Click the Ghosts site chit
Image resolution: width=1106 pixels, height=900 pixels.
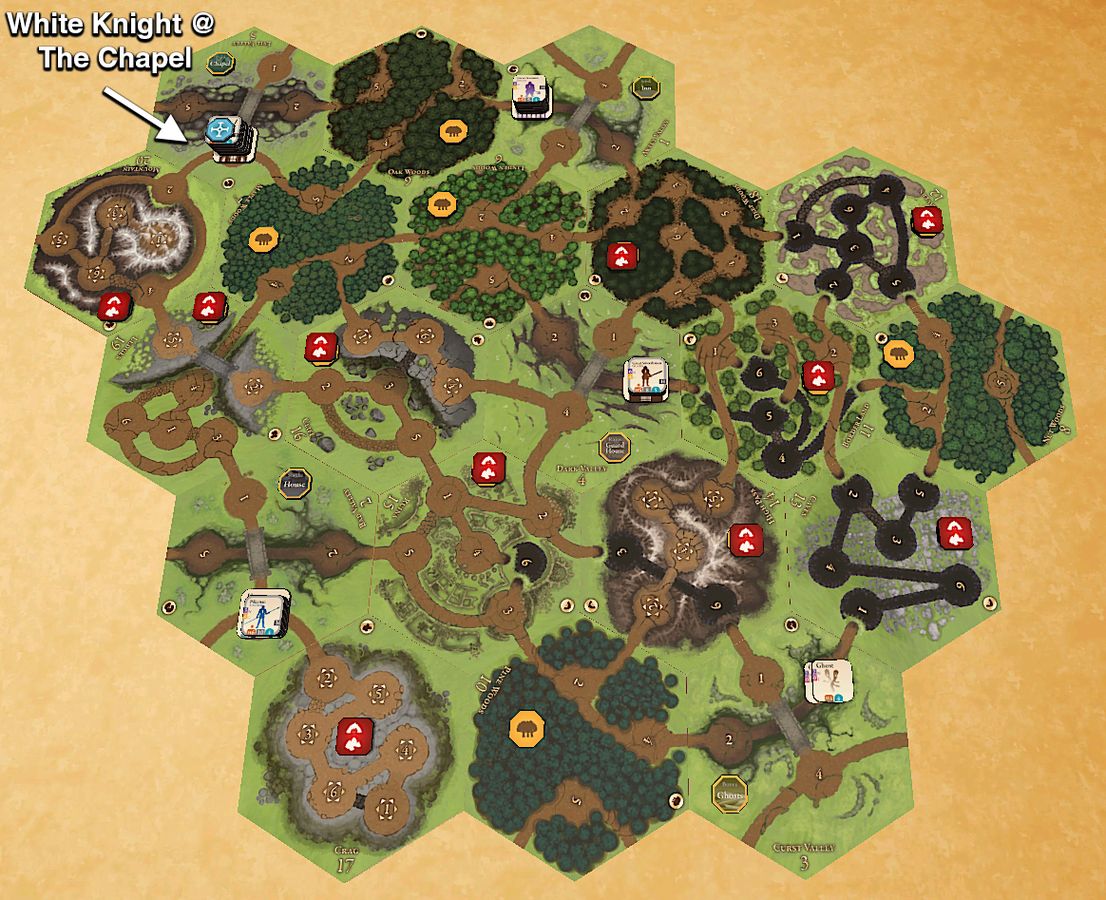coord(732,792)
